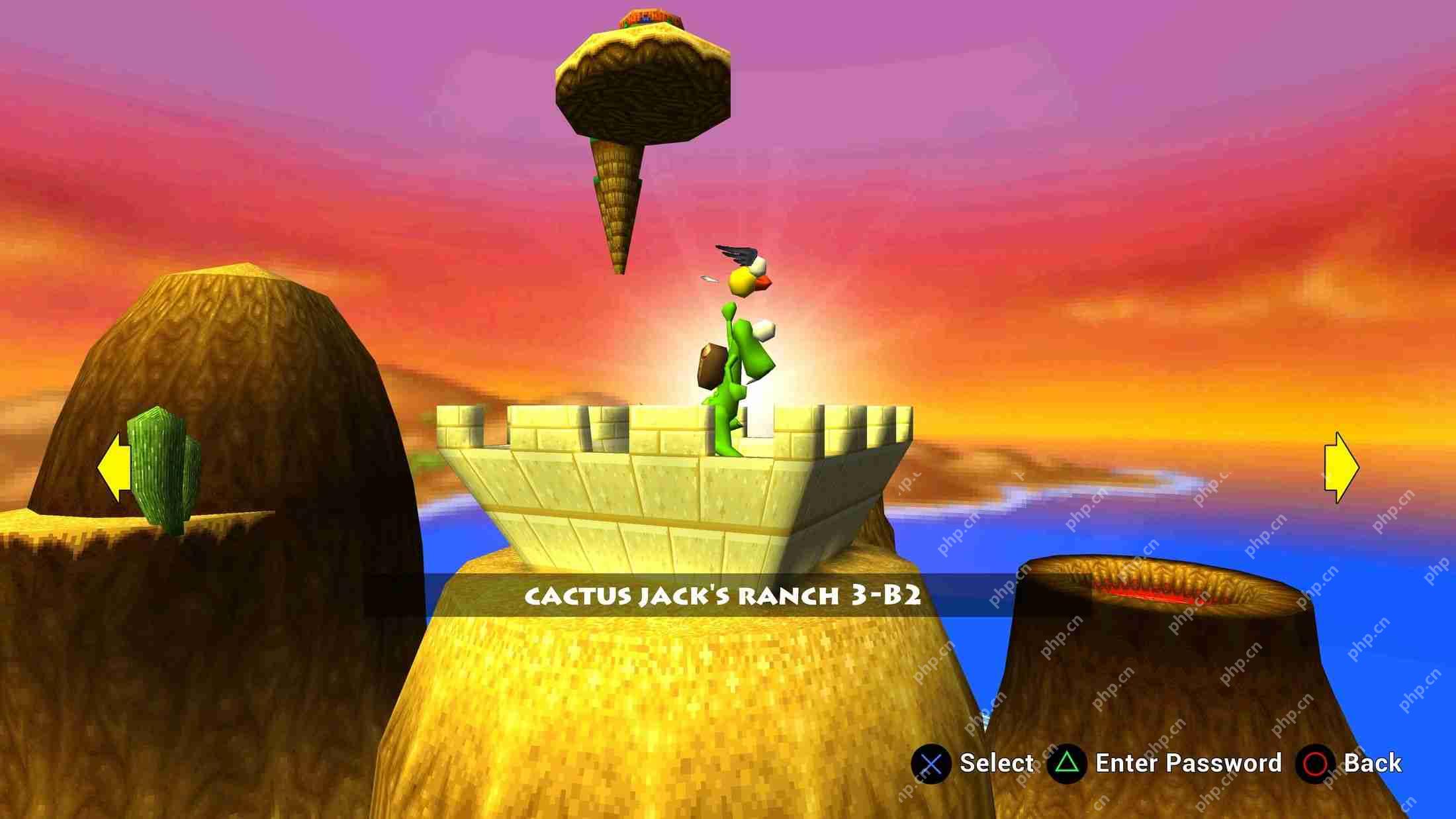Click the X Select button prompt icon
The width and height of the screenshot is (1456, 819).
932,763
